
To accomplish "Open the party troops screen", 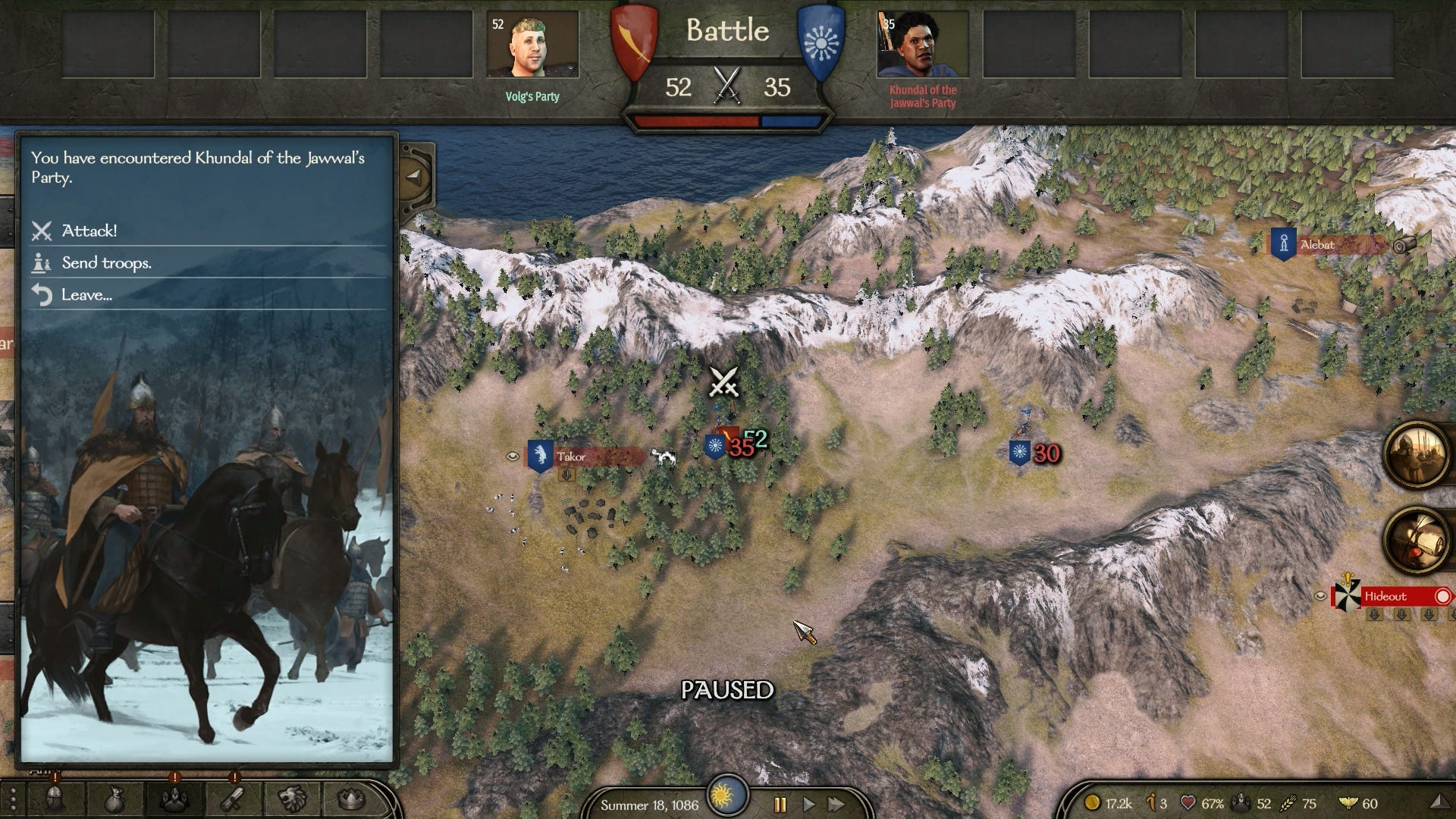I will [174, 799].
